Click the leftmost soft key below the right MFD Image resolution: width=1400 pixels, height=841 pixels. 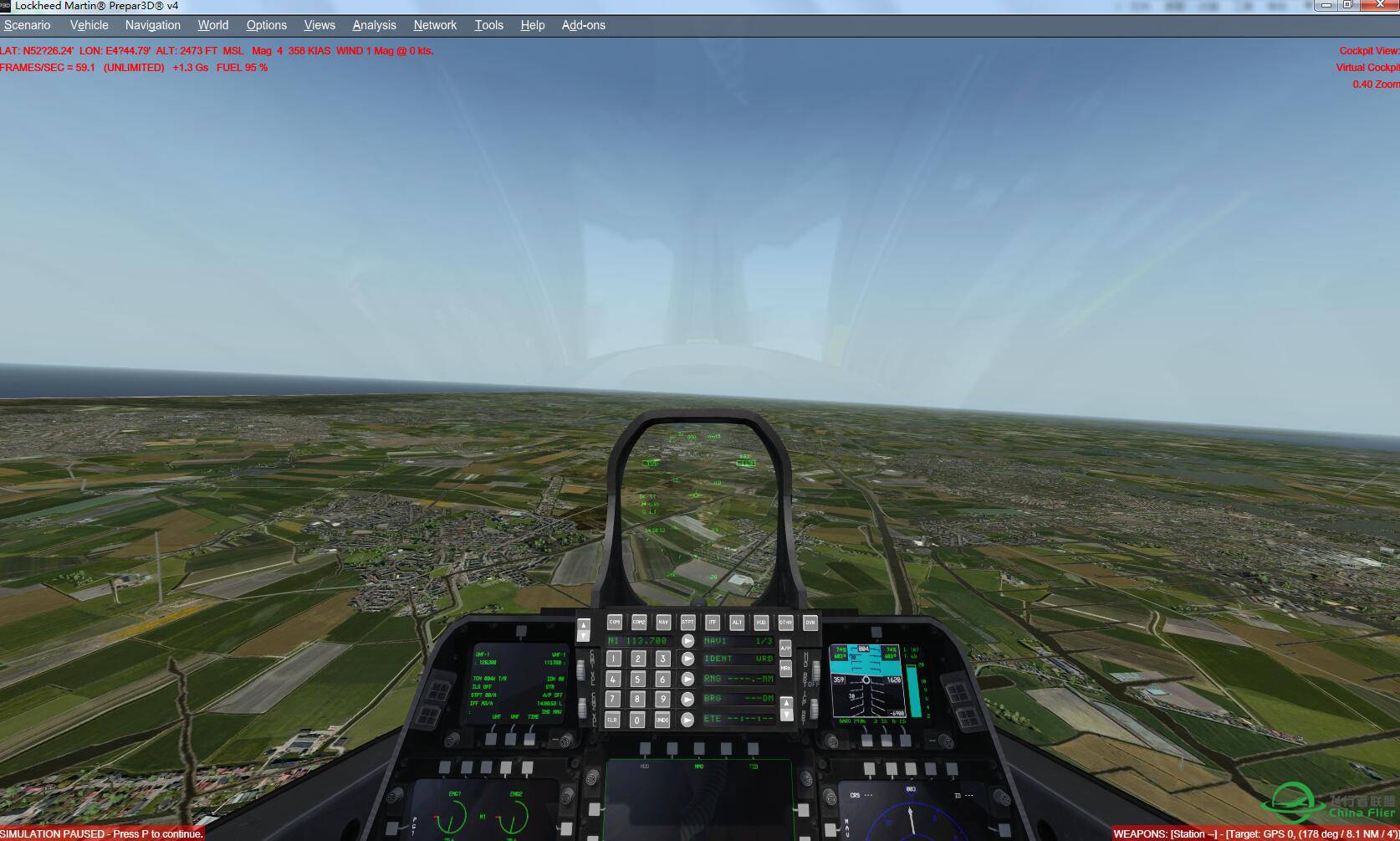[x=870, y=768]
